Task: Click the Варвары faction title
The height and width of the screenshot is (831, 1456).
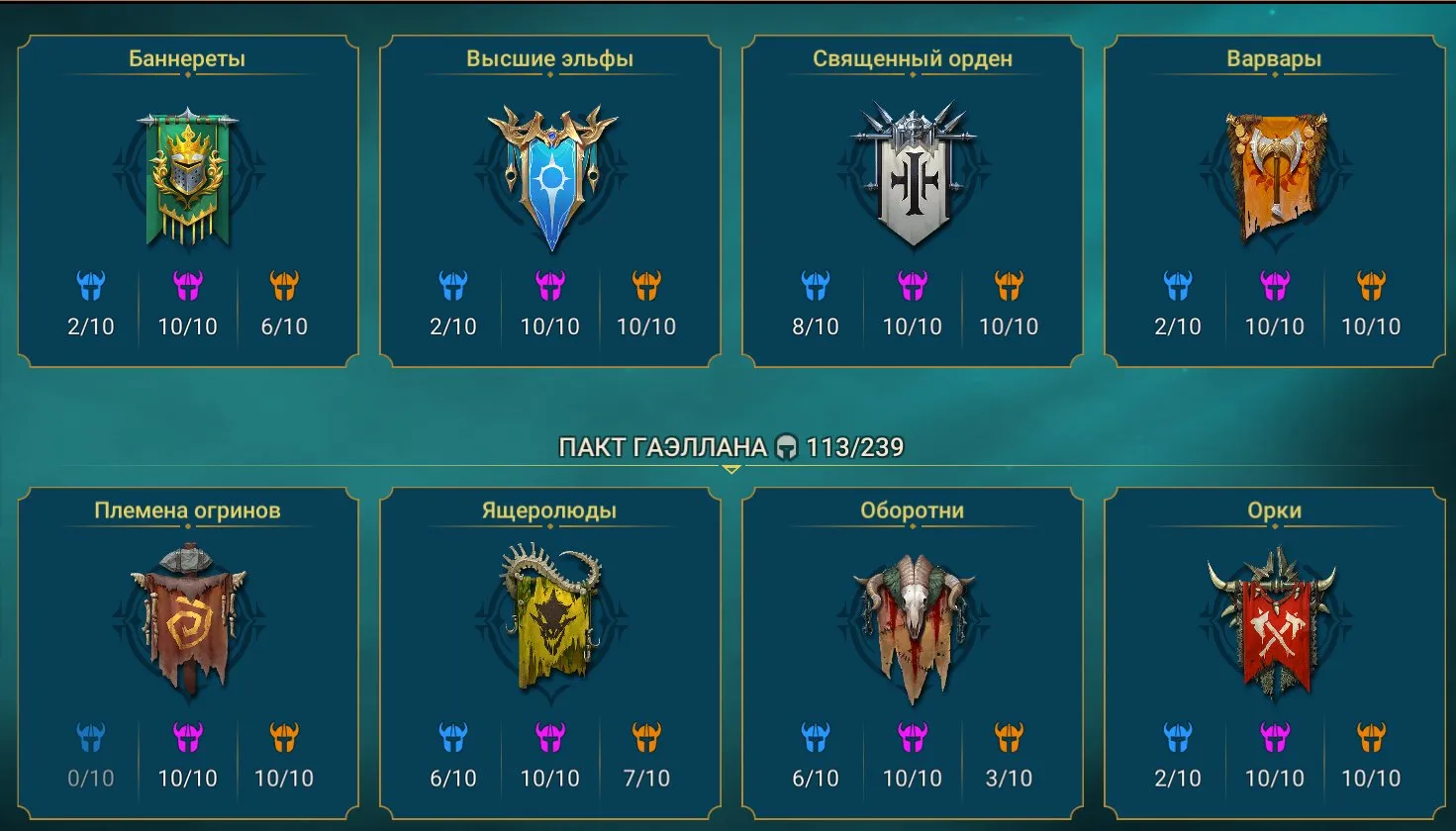Action: 1274,57
